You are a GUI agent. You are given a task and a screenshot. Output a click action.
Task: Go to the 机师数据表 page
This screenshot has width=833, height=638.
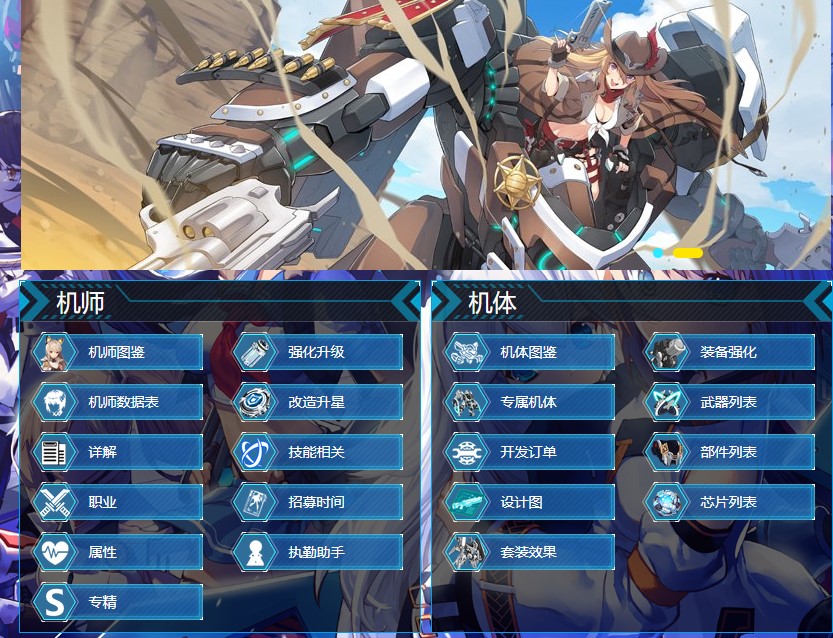(x=117, y=402)
